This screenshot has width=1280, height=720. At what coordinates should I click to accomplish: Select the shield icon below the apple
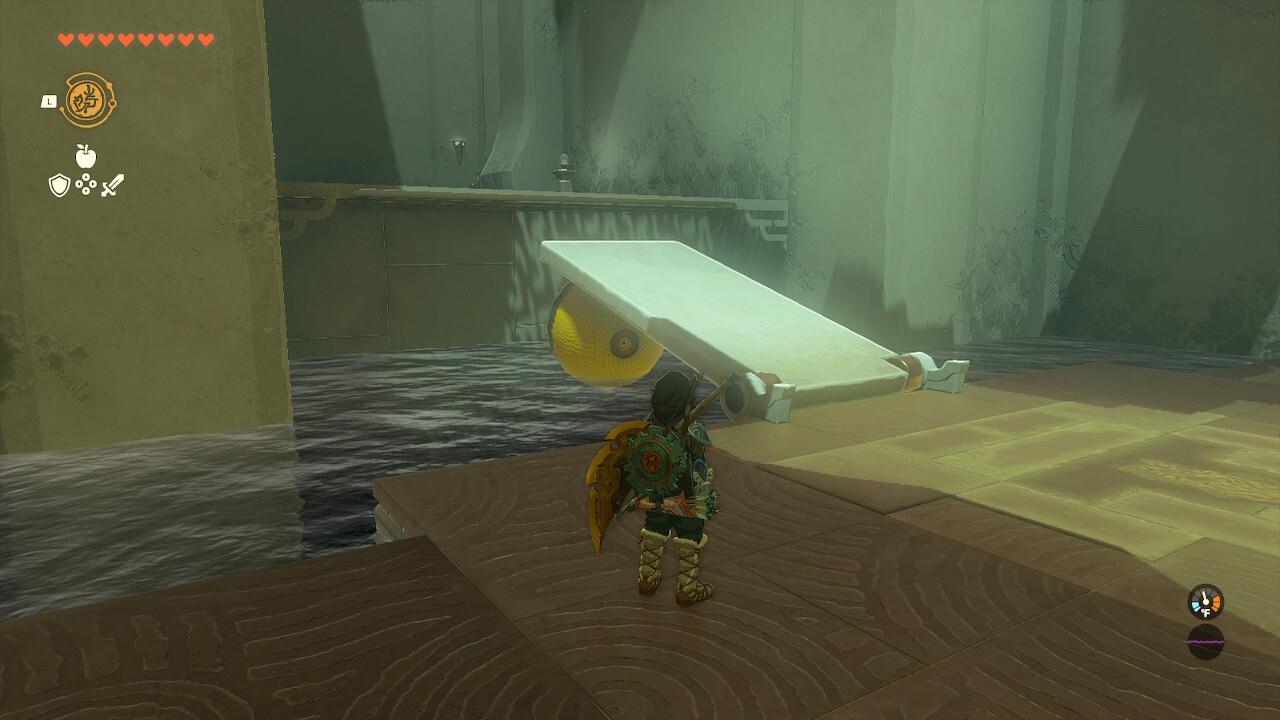pos(59,184)
